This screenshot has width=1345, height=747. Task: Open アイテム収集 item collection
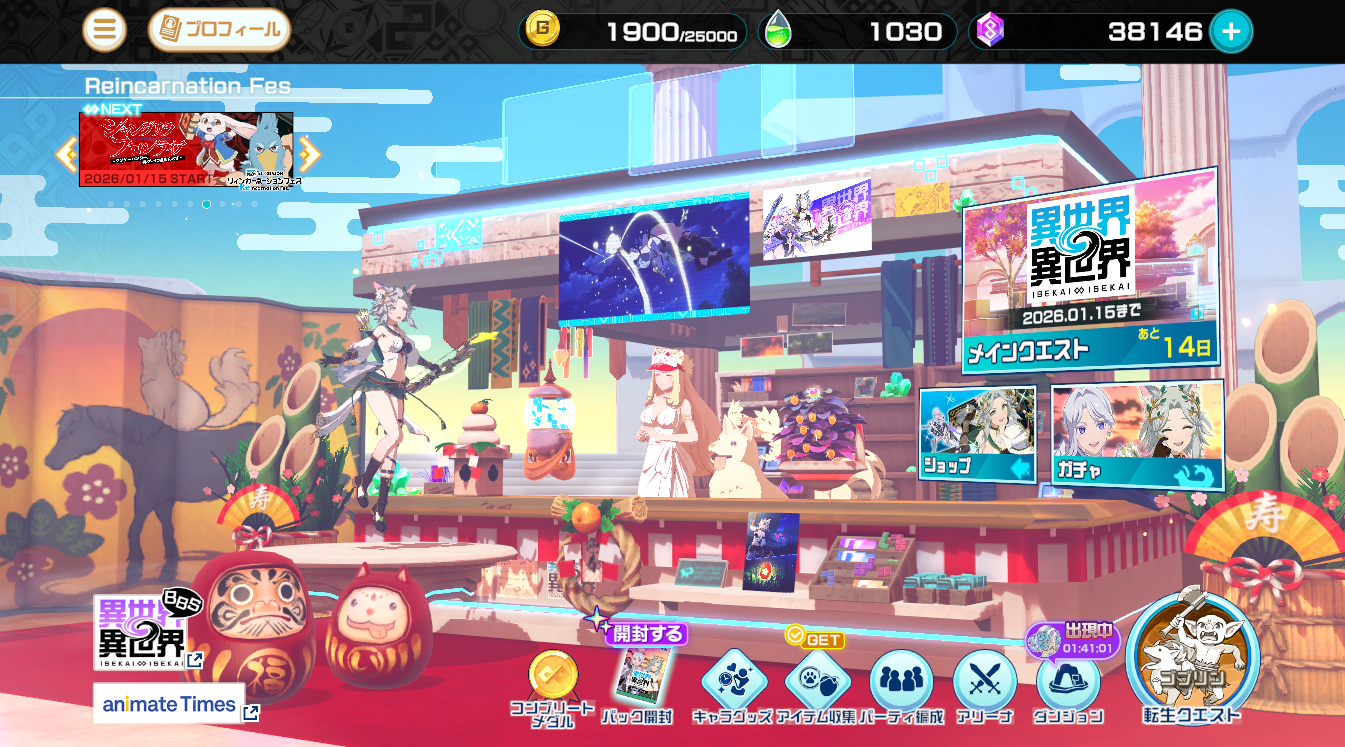click(816, 684)
